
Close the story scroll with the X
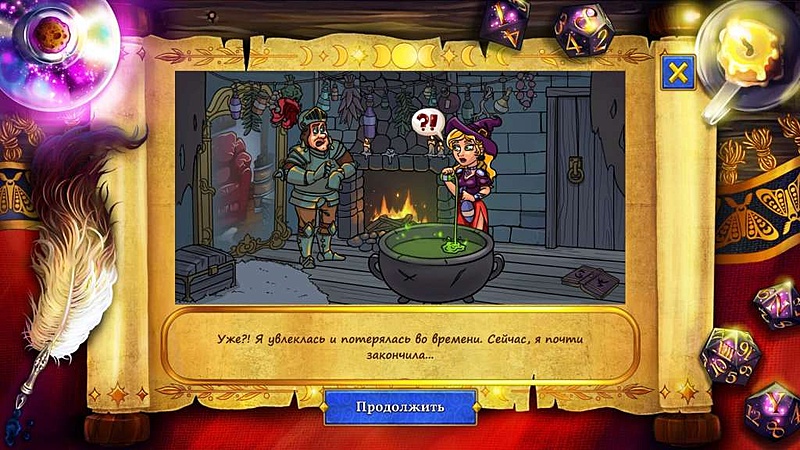point(677,72)
